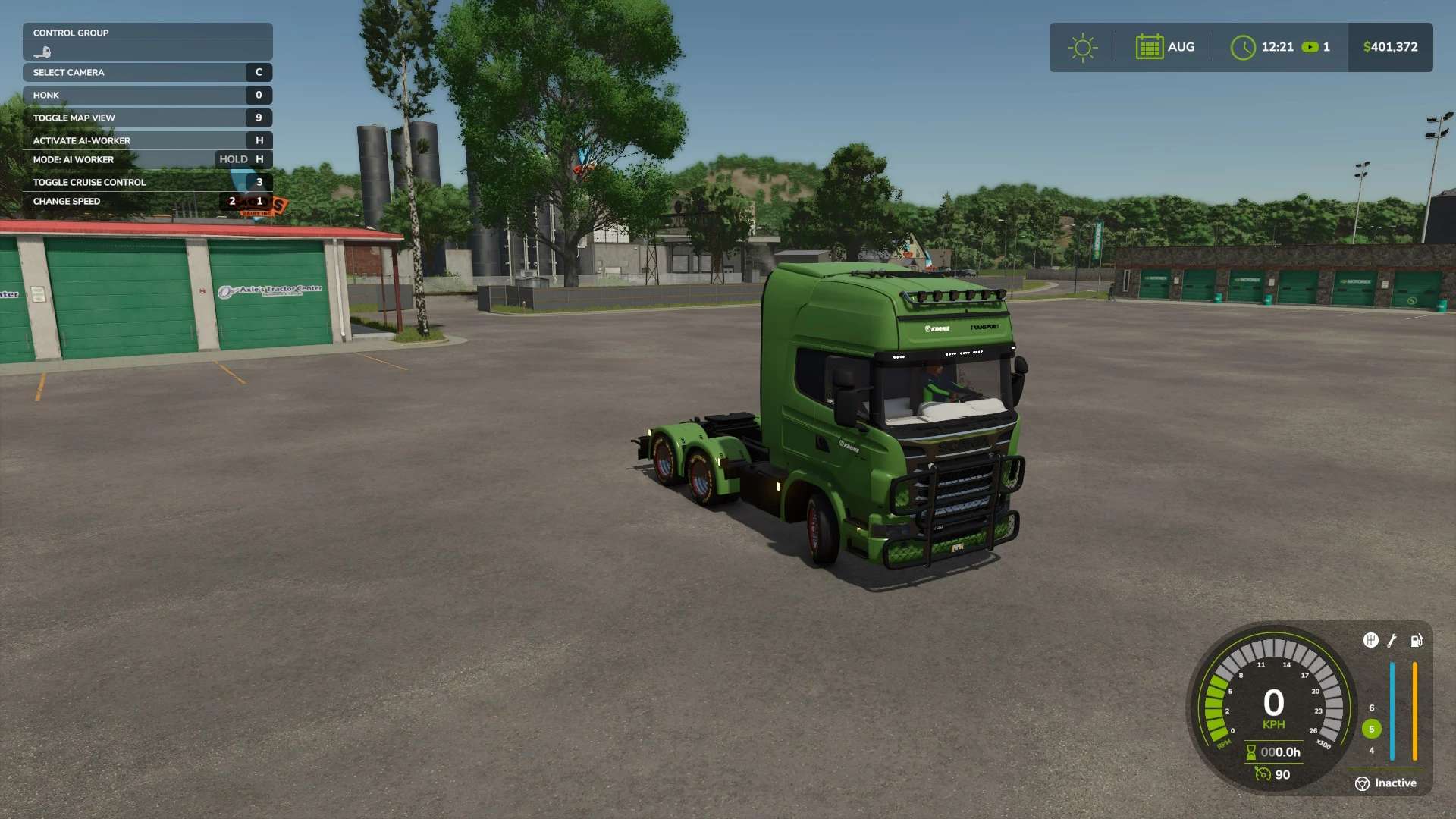The image size is (1456, 819).
Task: Open the AUG calendar icon
Action: [1150, 47]
